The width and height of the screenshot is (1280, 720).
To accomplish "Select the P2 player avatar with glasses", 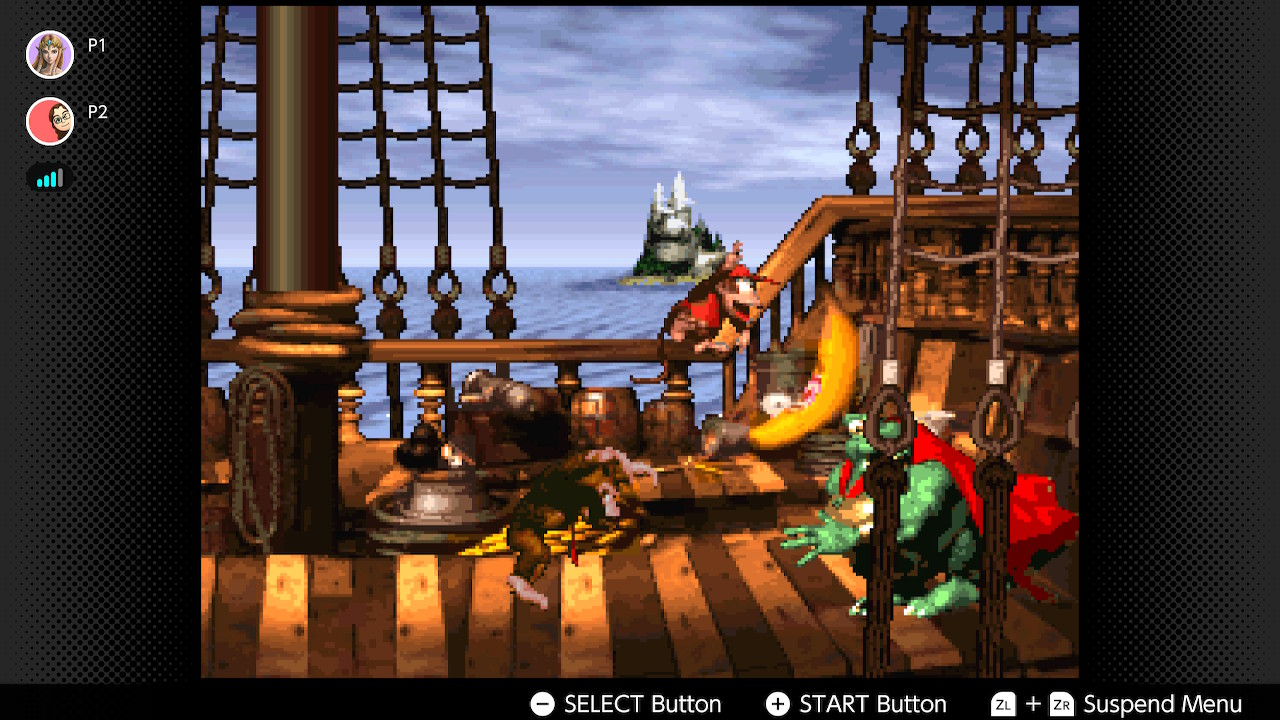I will point(50,121).
